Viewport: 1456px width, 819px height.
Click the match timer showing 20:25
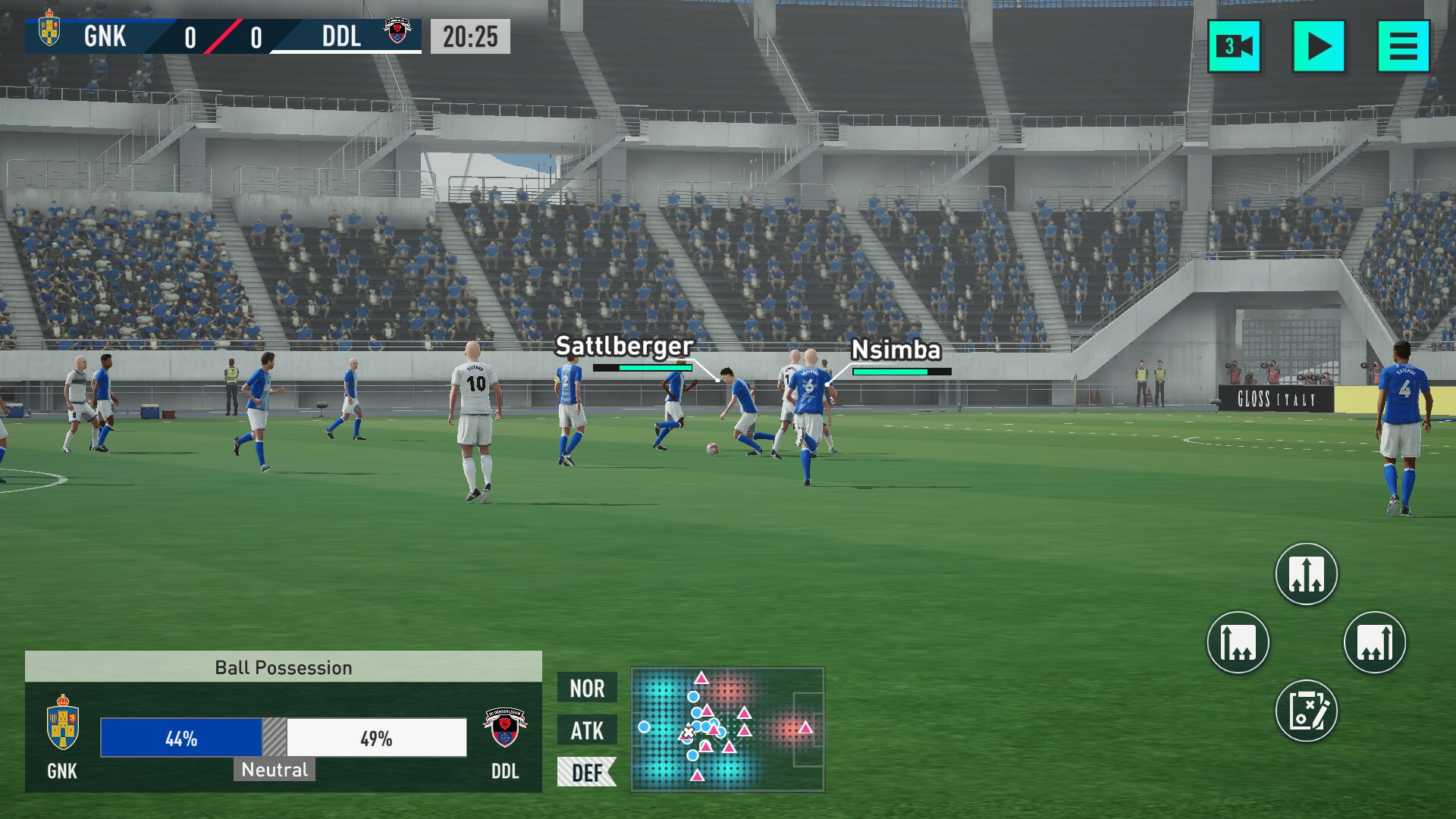point(469,35)
